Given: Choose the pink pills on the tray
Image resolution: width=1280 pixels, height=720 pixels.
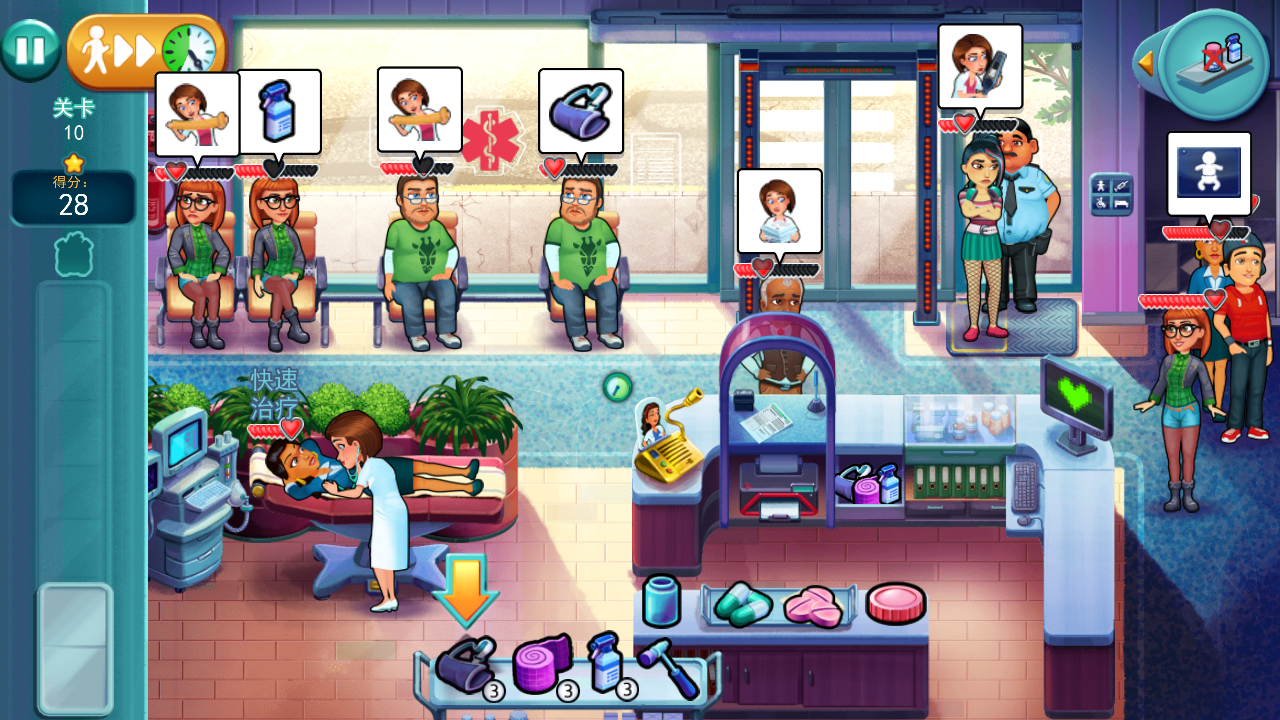Looking at the screenshot, I should (x=813, y=607).
